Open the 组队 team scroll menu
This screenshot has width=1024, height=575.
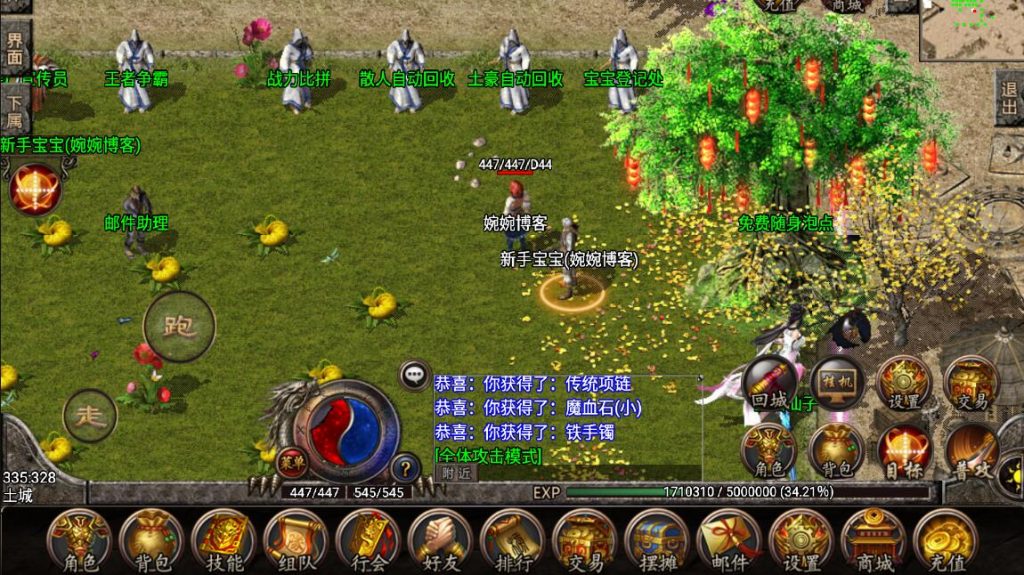tap(295, 539)
